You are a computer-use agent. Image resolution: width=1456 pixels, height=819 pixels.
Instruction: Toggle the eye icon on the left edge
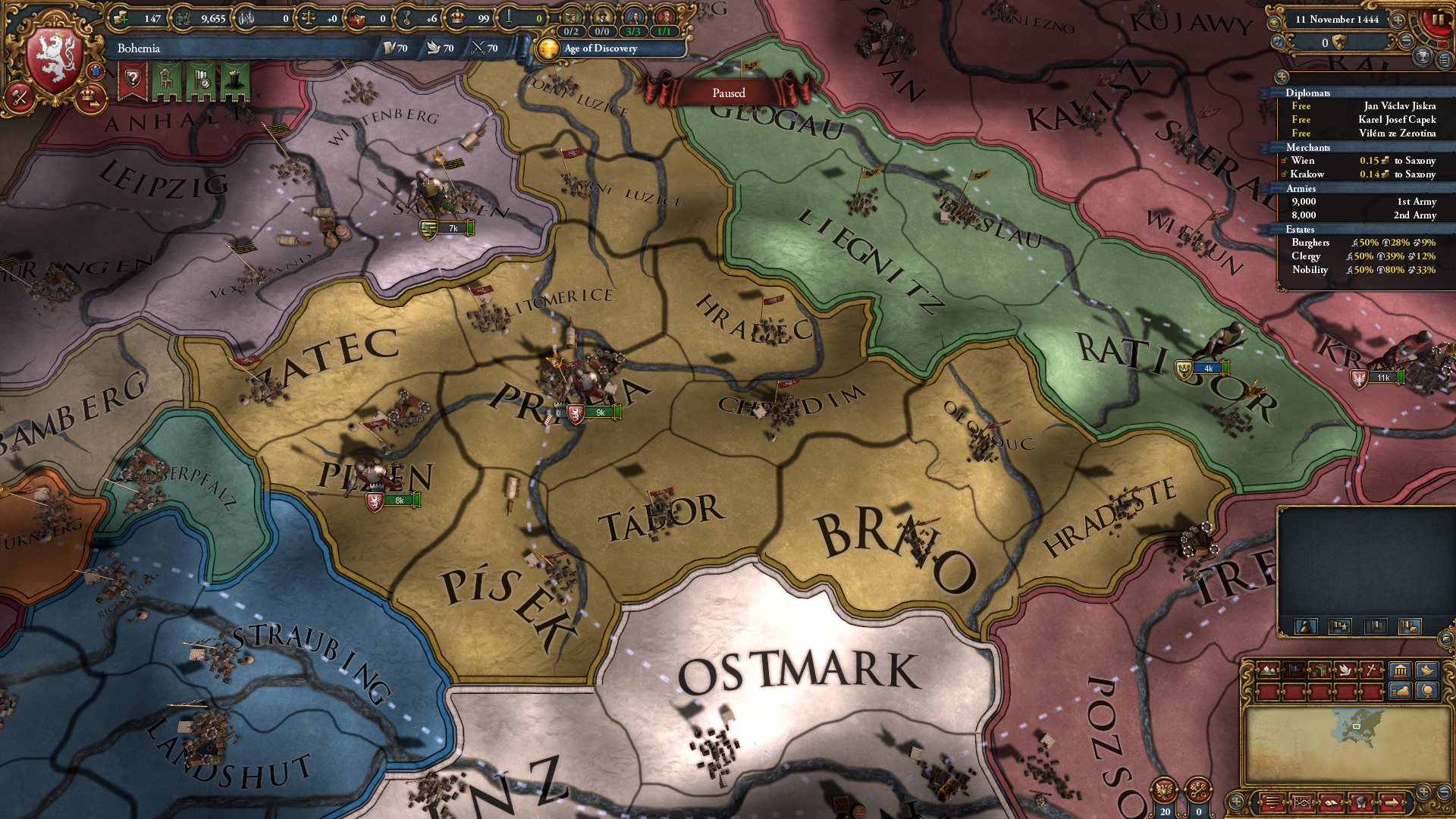(1276, 22)
